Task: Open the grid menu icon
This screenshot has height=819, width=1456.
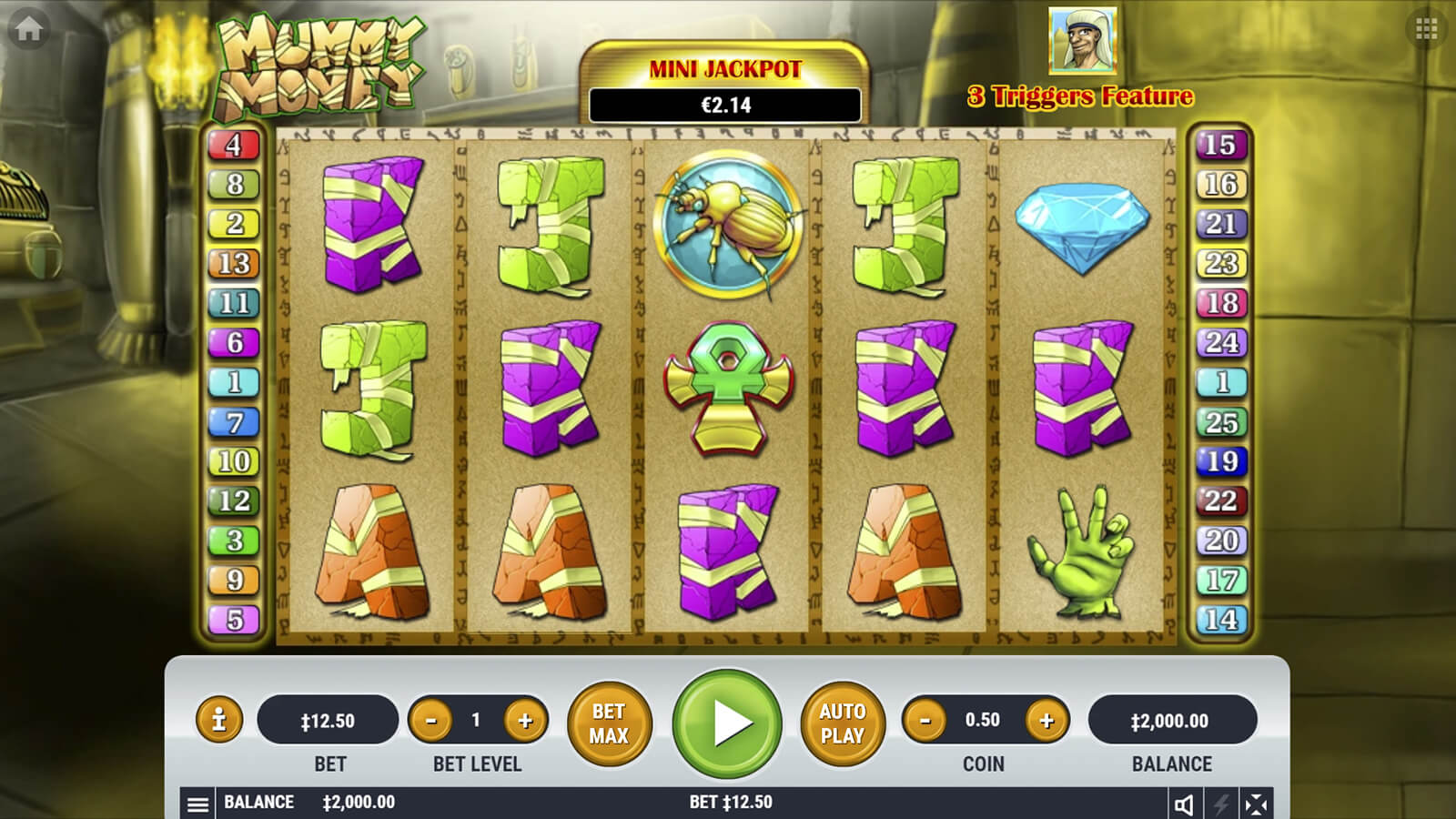Action: (1426, 29)
